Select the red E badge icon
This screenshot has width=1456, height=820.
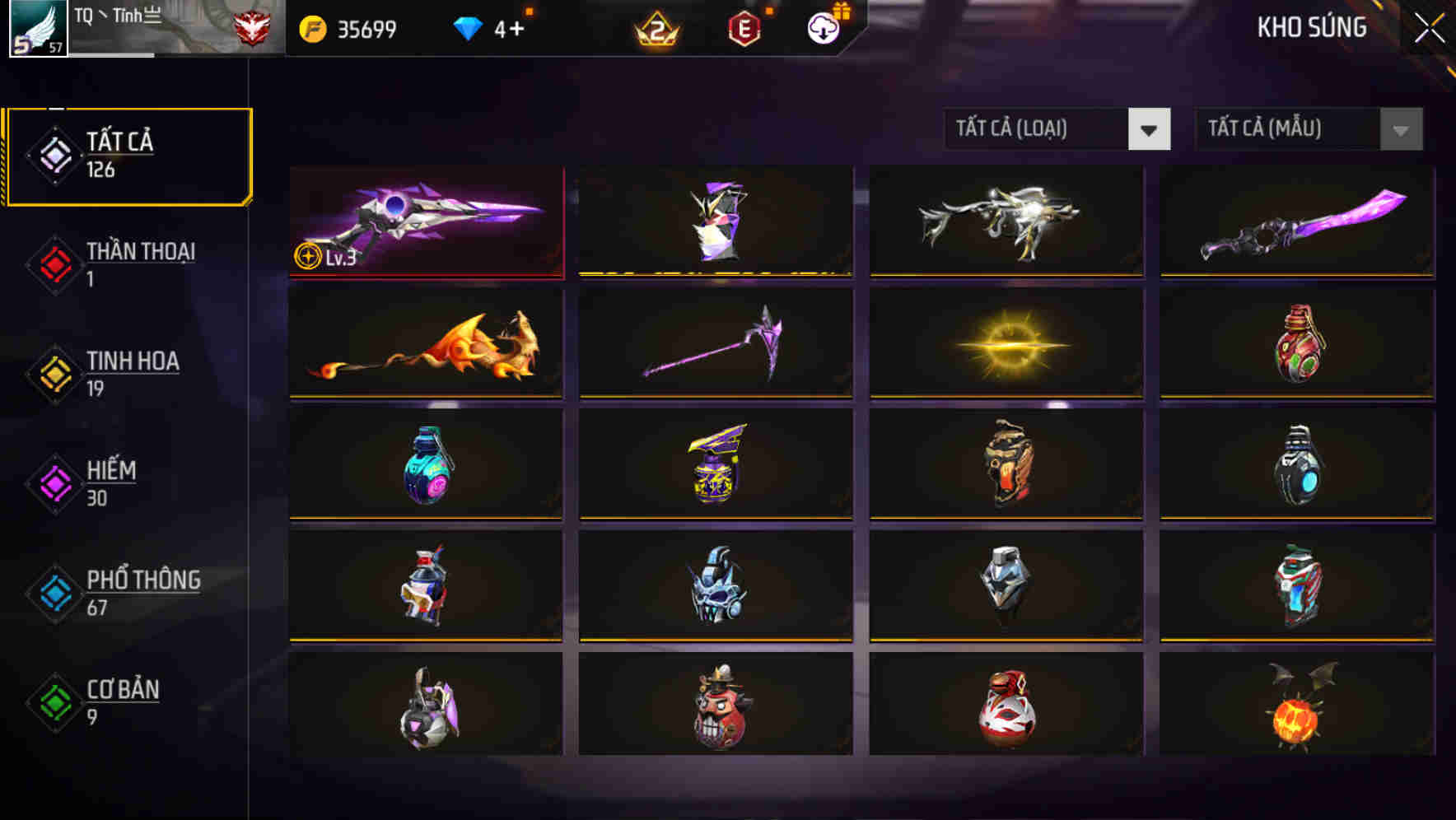click(745, 27)
